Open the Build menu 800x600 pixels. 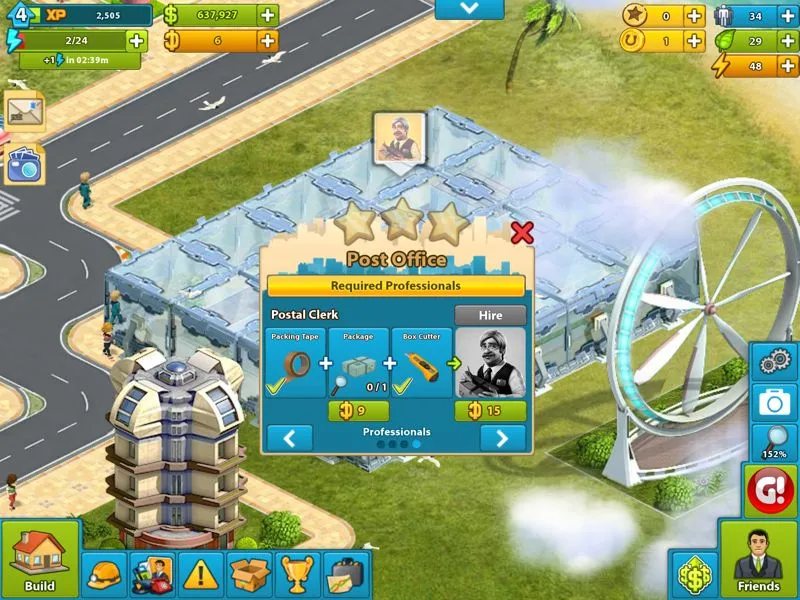(x=40, y=560)
